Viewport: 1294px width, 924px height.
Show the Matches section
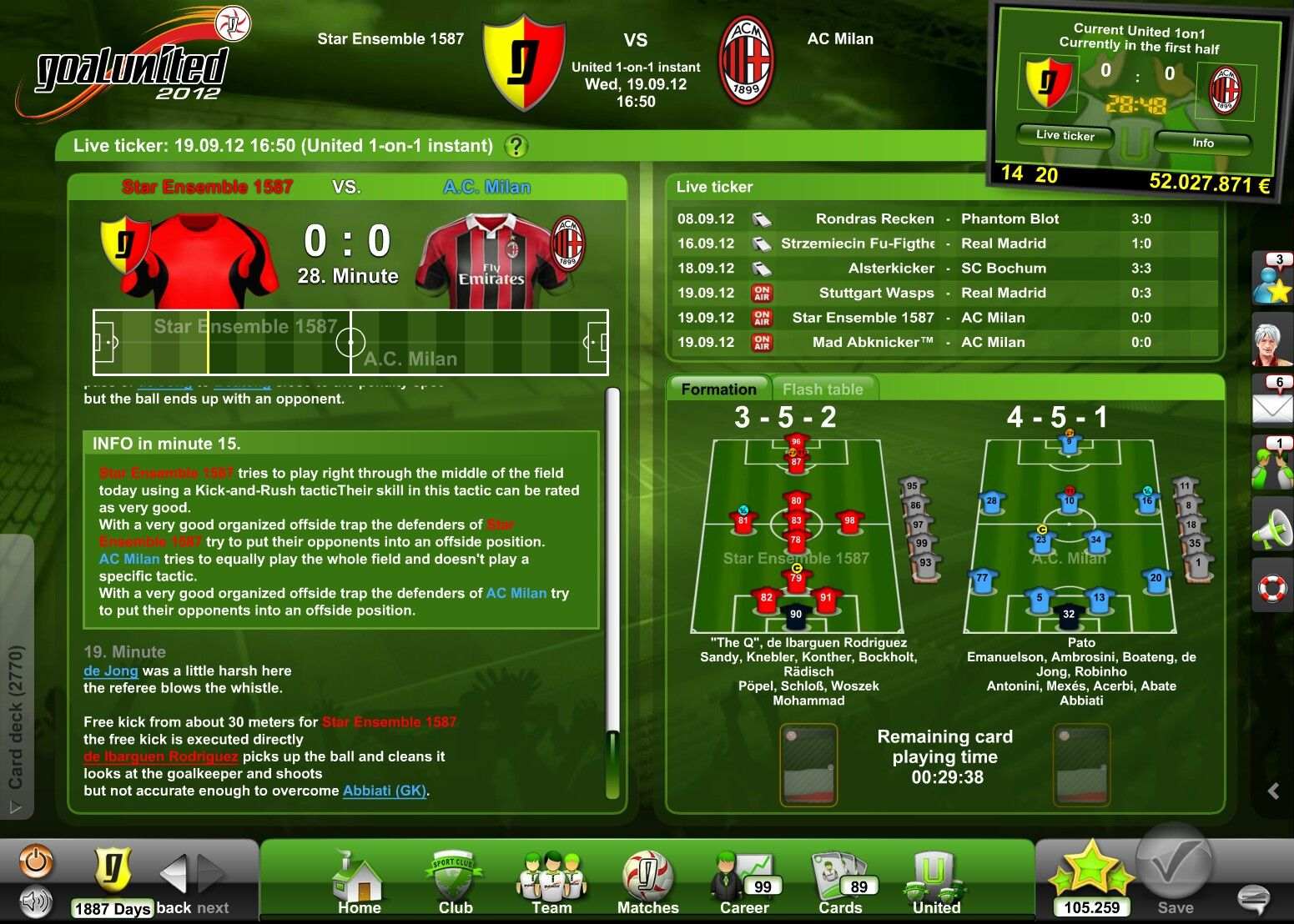click(x=647, y=884)
